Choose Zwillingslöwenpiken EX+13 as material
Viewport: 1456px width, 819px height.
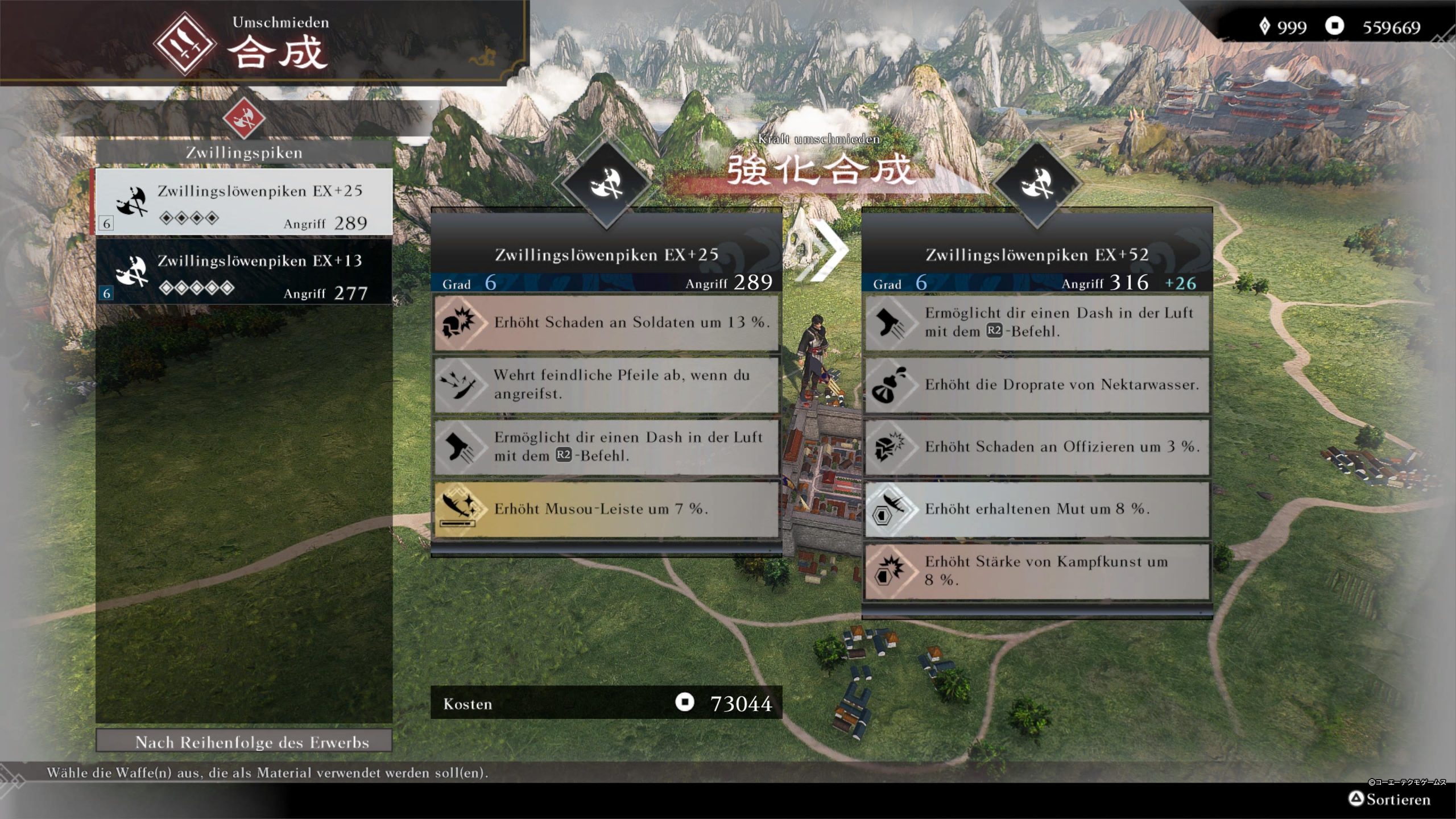pos(243,273)
